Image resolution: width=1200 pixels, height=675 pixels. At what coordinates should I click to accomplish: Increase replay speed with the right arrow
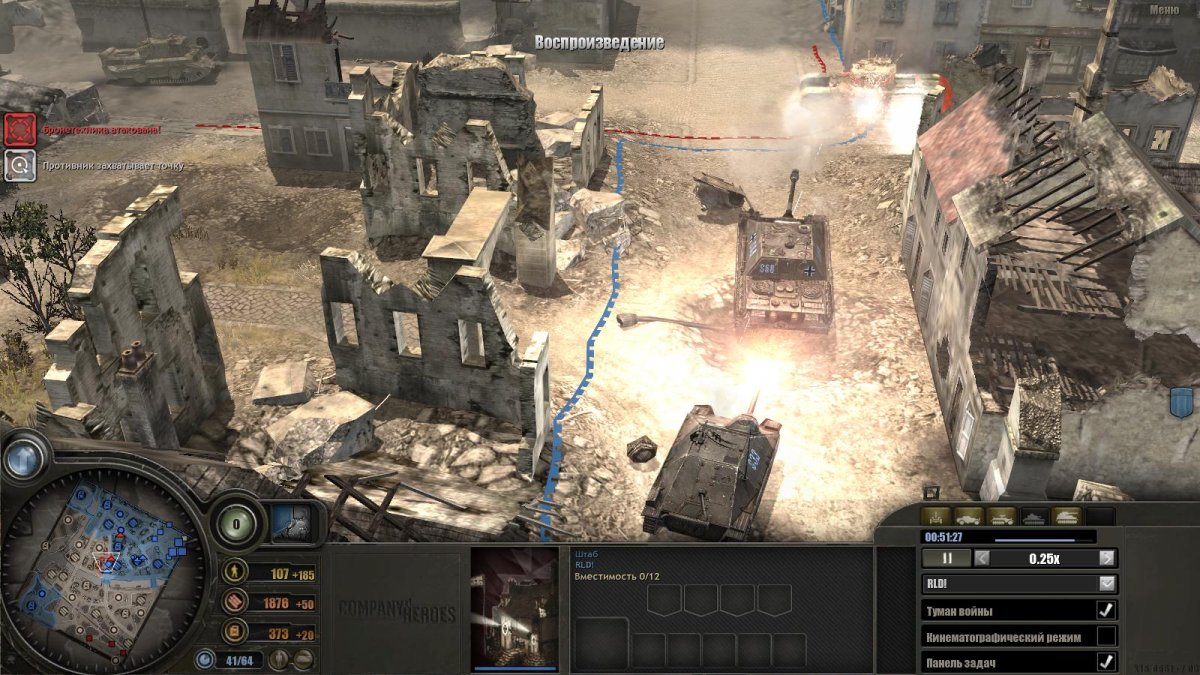1107,558
